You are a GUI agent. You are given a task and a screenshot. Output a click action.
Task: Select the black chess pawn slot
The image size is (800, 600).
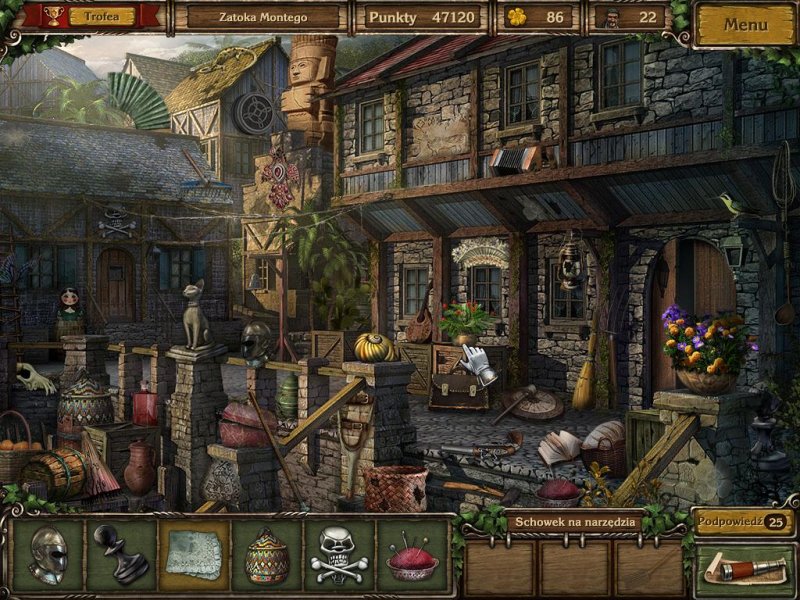(x=121, y=553)
